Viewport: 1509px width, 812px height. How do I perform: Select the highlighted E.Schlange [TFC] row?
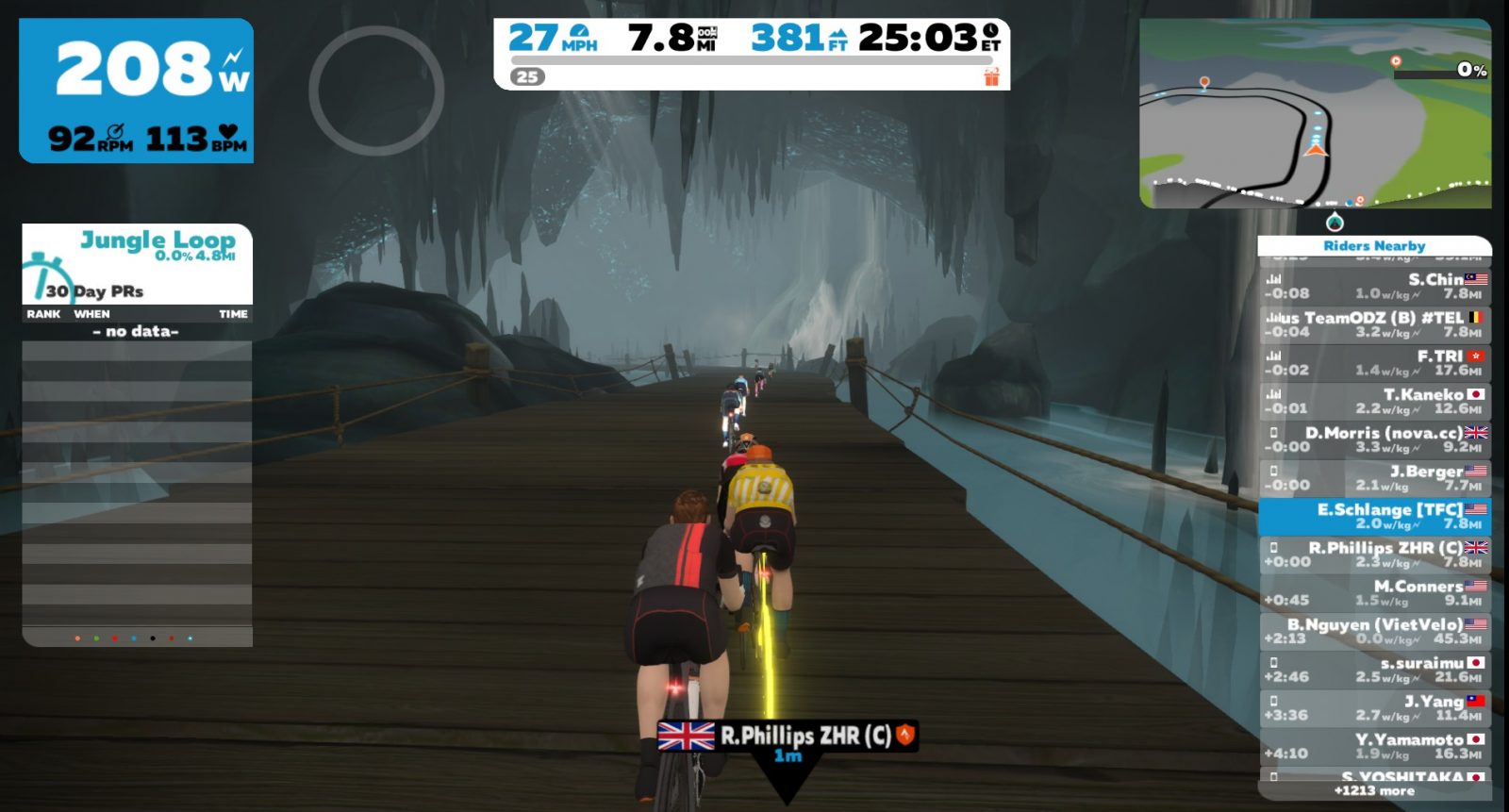tap(1374, 516)
